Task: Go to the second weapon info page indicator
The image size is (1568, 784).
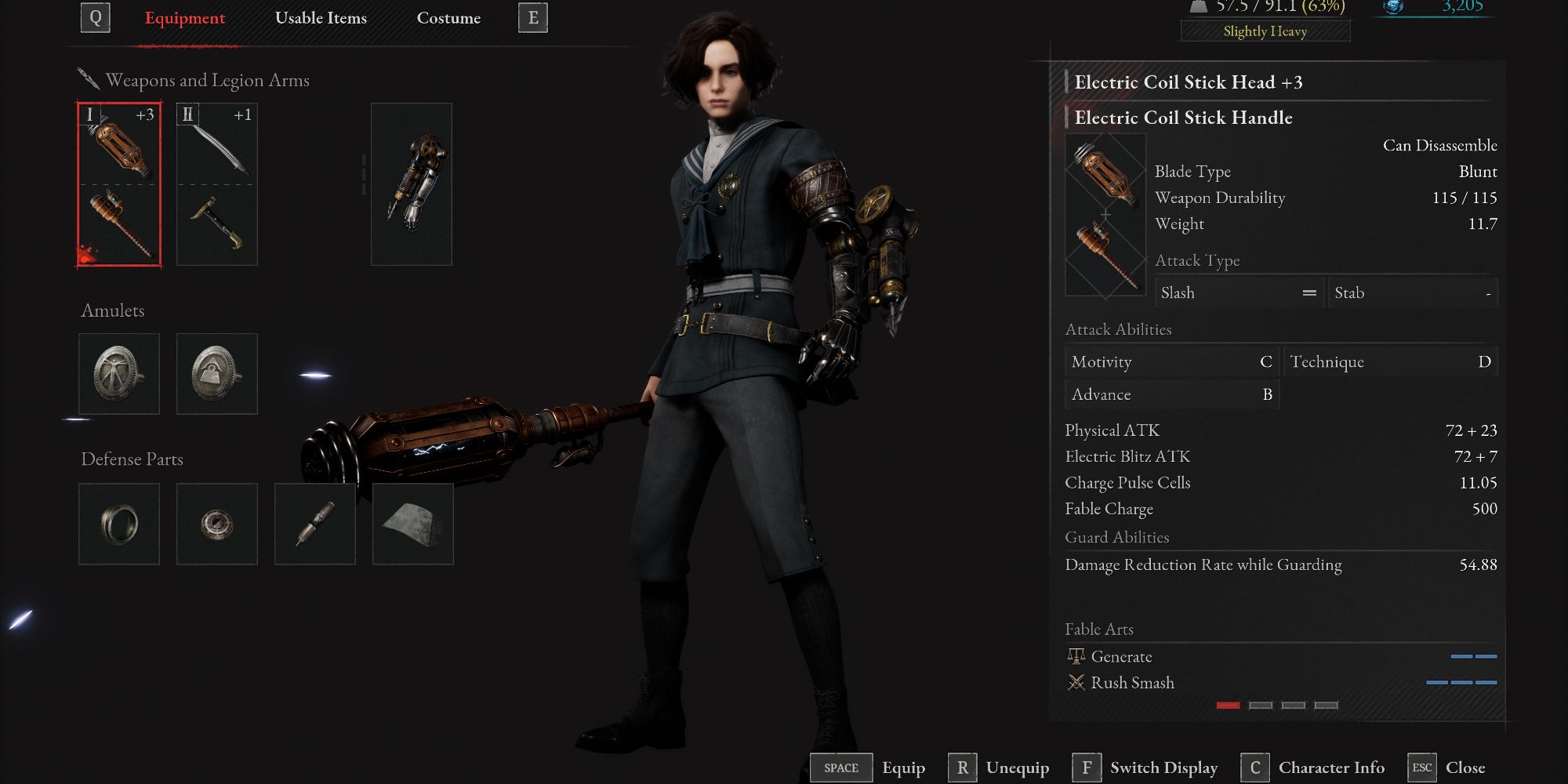Action: pos(1261,706)
